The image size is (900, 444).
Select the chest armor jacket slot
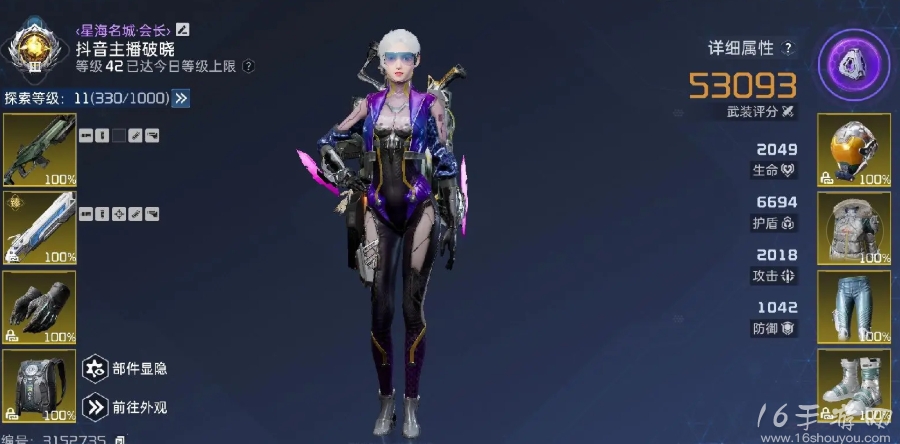tap(854, 228)
